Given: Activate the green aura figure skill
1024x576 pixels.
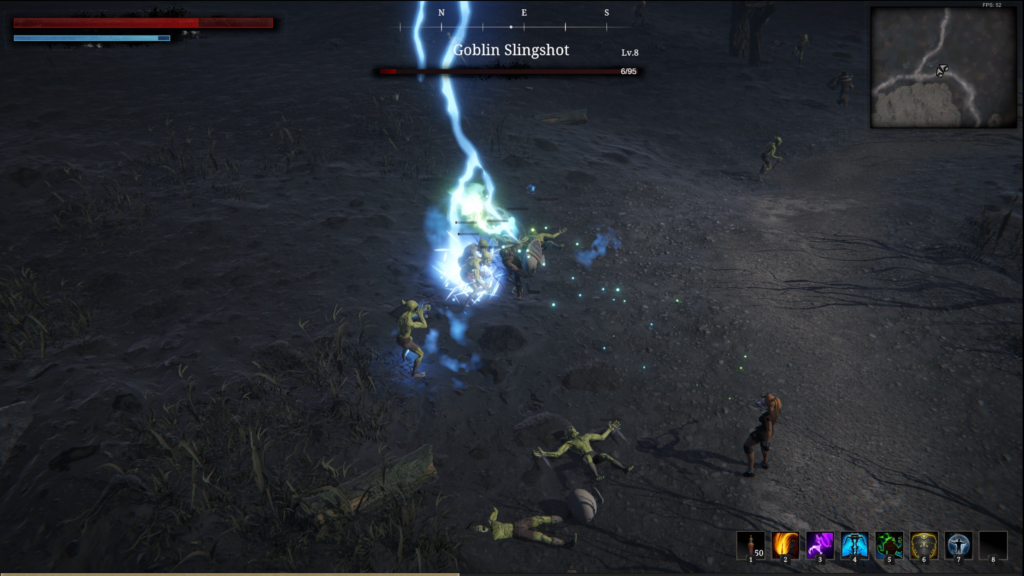Looking at the screenshot, I should [889, 545].
